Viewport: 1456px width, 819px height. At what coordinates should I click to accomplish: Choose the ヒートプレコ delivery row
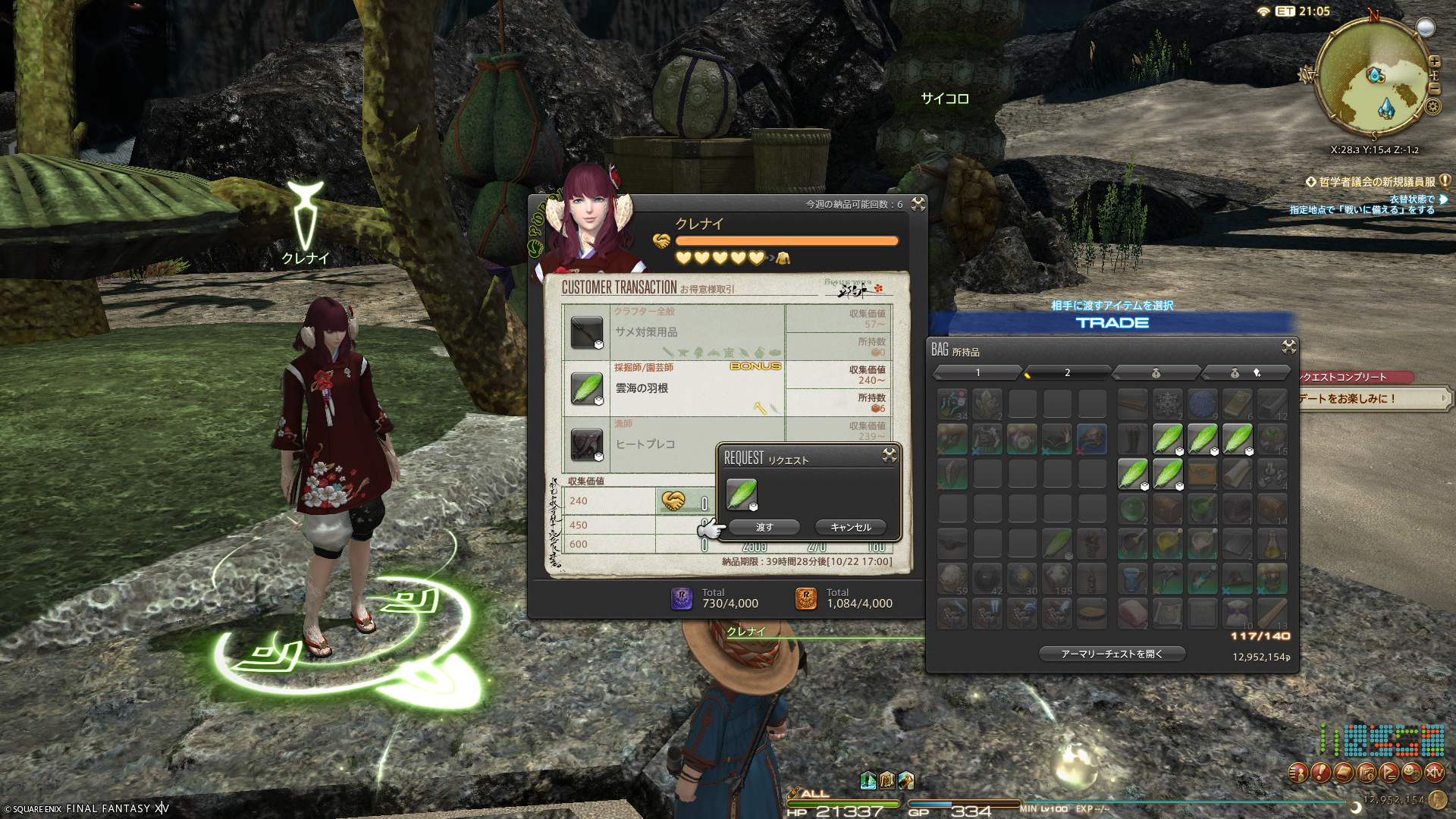click(645, 444)
